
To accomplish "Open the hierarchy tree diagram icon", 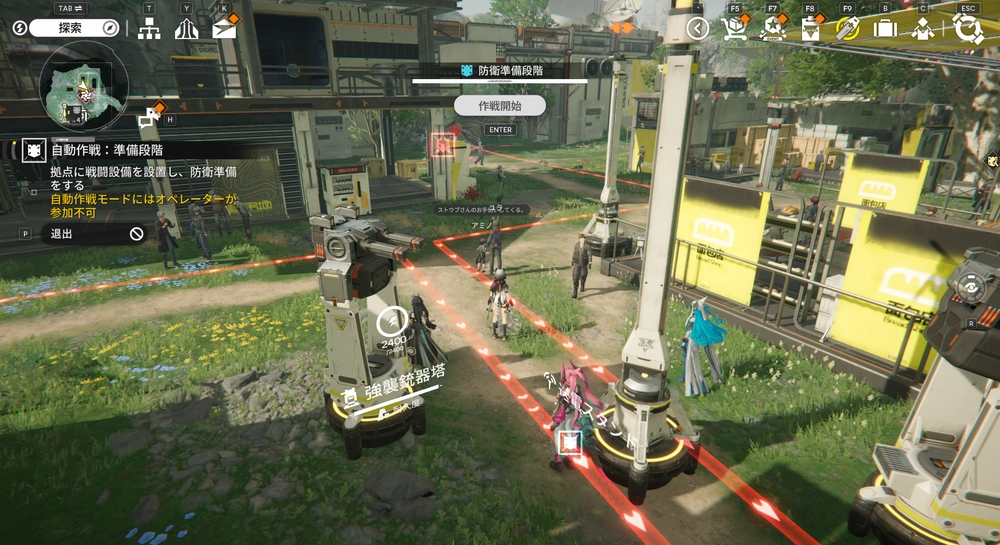I will click(x=149, y=29).
